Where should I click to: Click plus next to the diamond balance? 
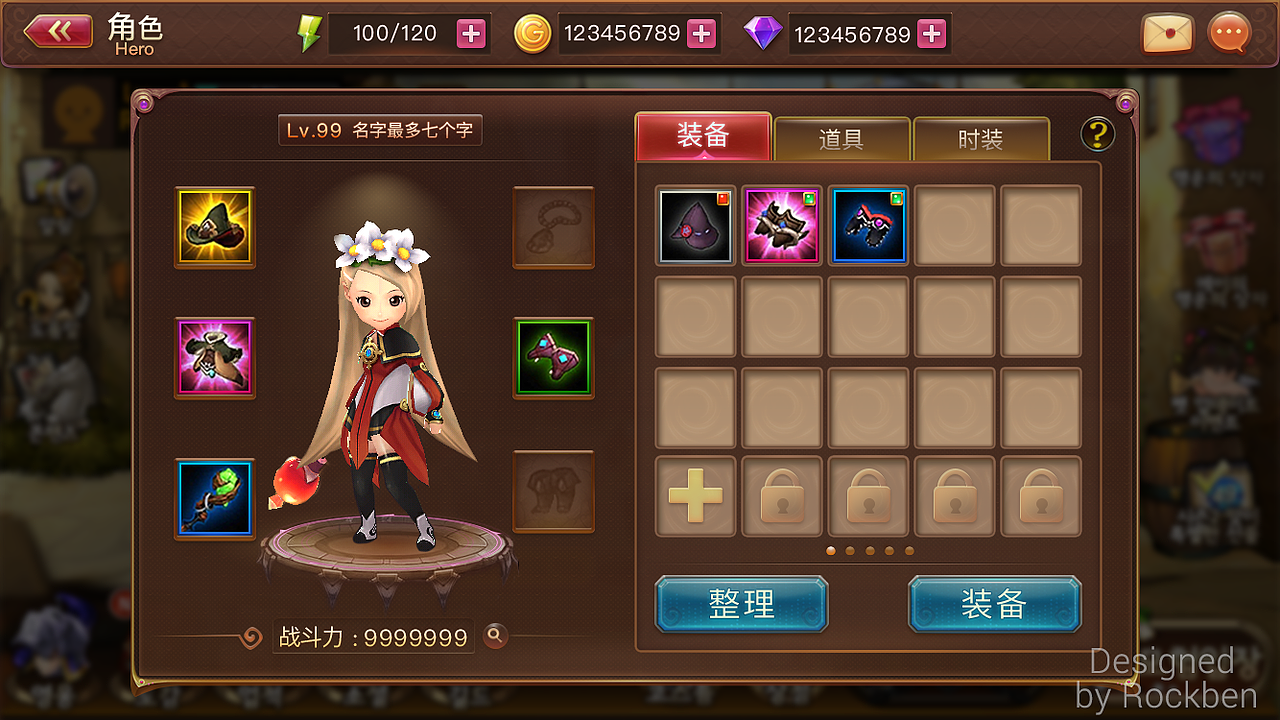pyautogui.click(x=931, y=33)
